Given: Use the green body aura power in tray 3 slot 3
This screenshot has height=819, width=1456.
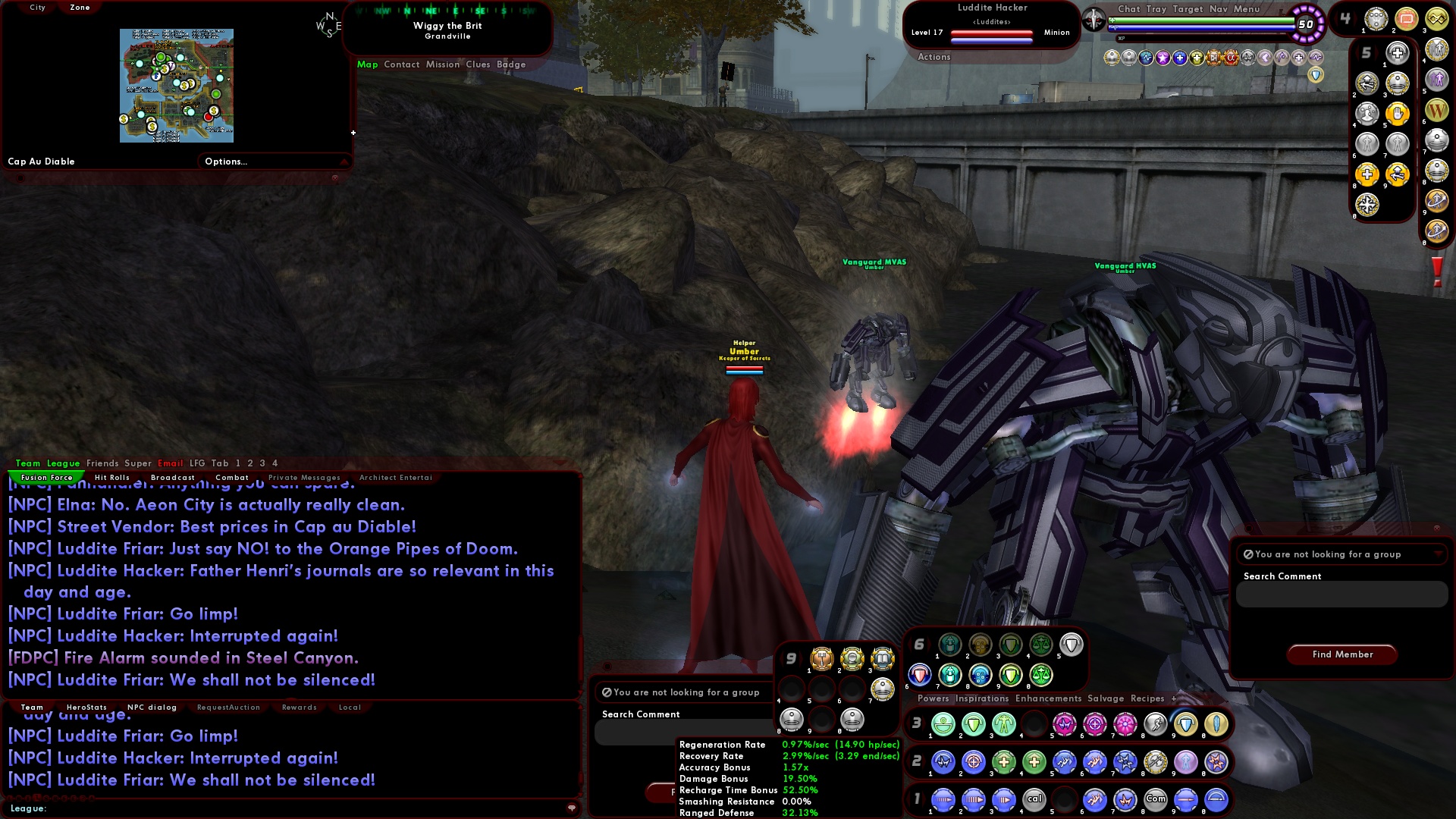Looking at the screenshot, I should pyautogui.click(x=1003, y=726).
